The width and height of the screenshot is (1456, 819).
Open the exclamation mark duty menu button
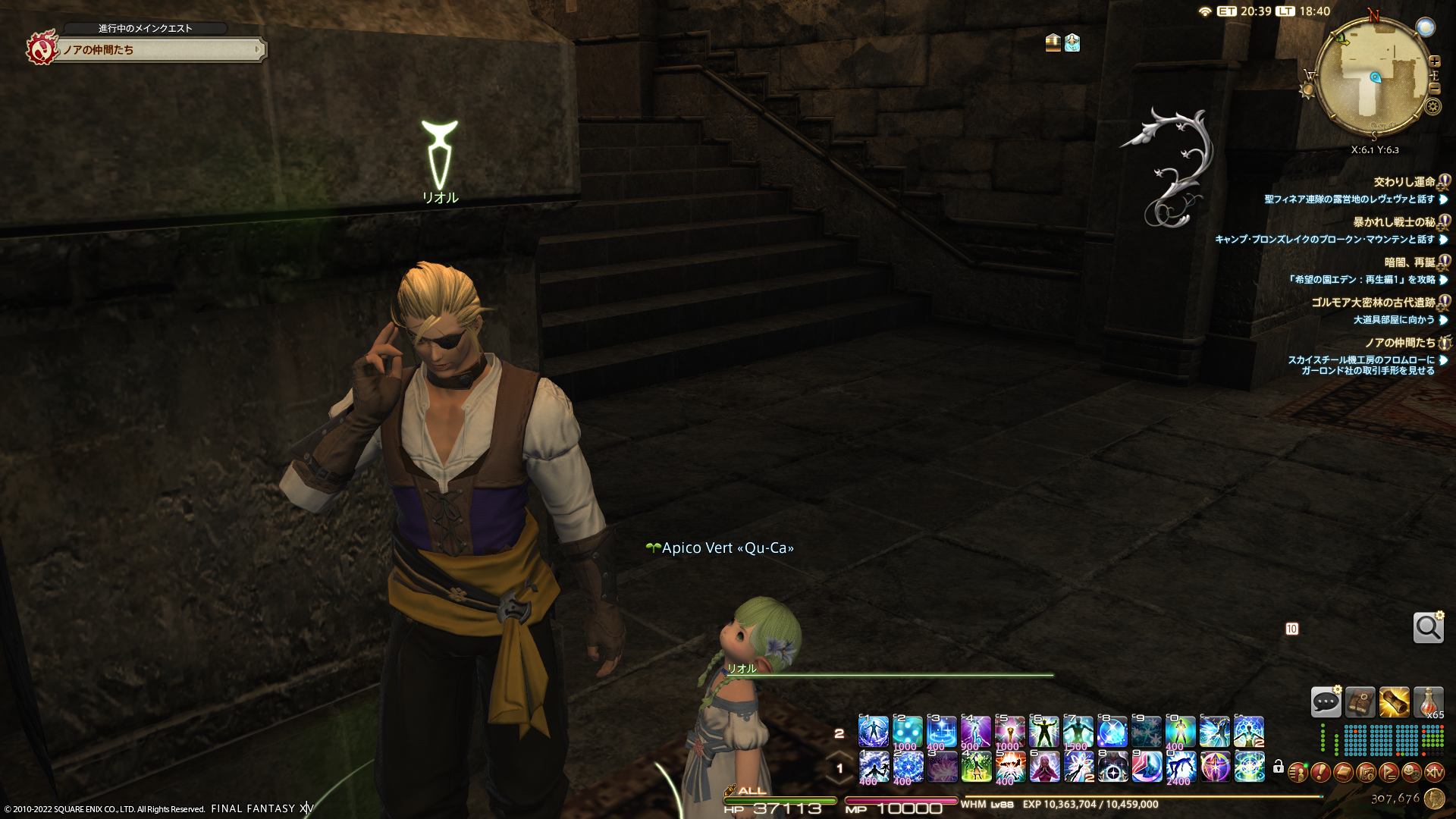(1320, 773)
